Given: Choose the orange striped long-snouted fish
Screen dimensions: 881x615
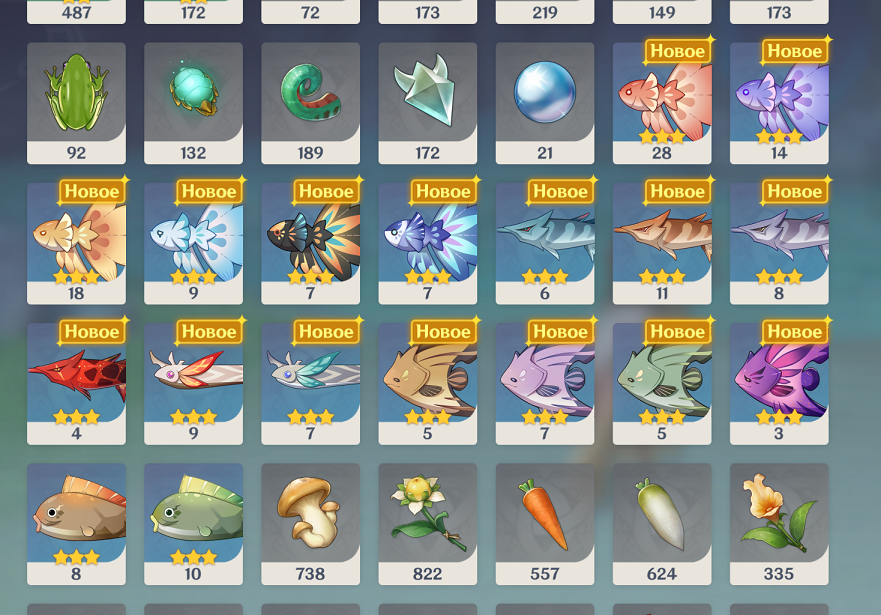Looking at the screenshot, I should tap(662, 242).
